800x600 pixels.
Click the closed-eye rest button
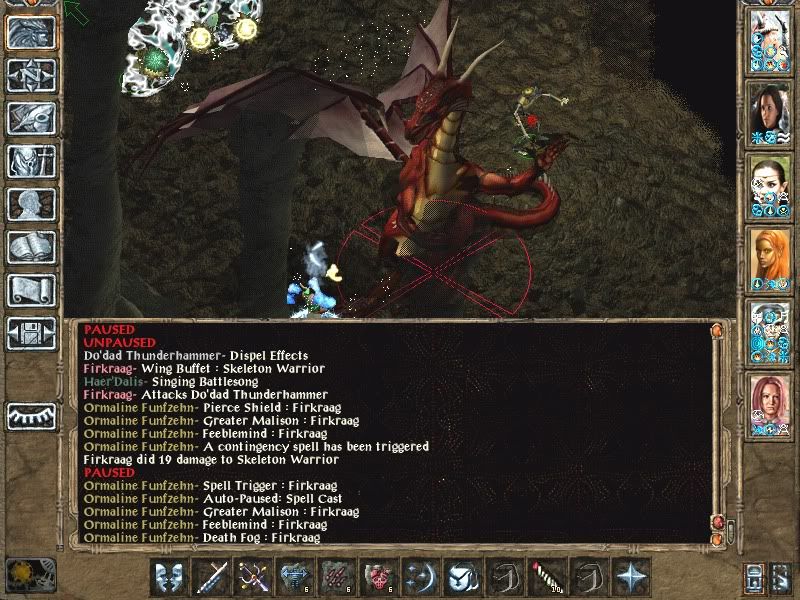pyautogui.click(x=31, y=416)
